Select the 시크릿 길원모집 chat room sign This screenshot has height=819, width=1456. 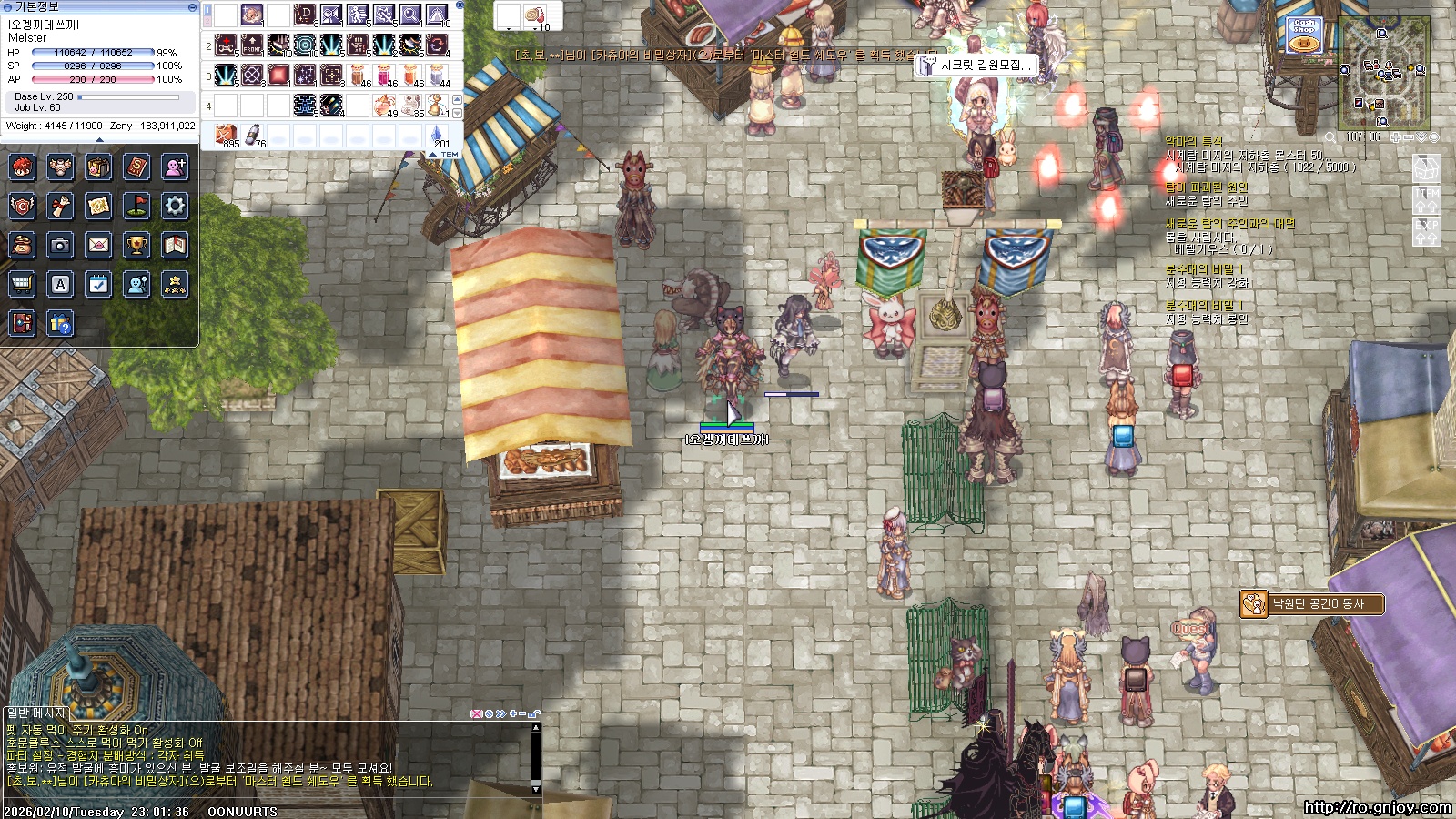click(x=976, y=65)
